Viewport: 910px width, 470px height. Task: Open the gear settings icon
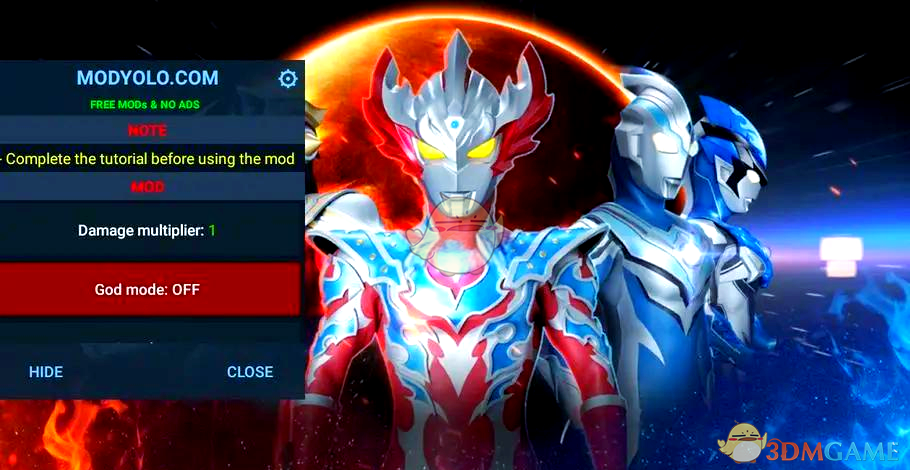pyautogui.click(x=288, y=79)
